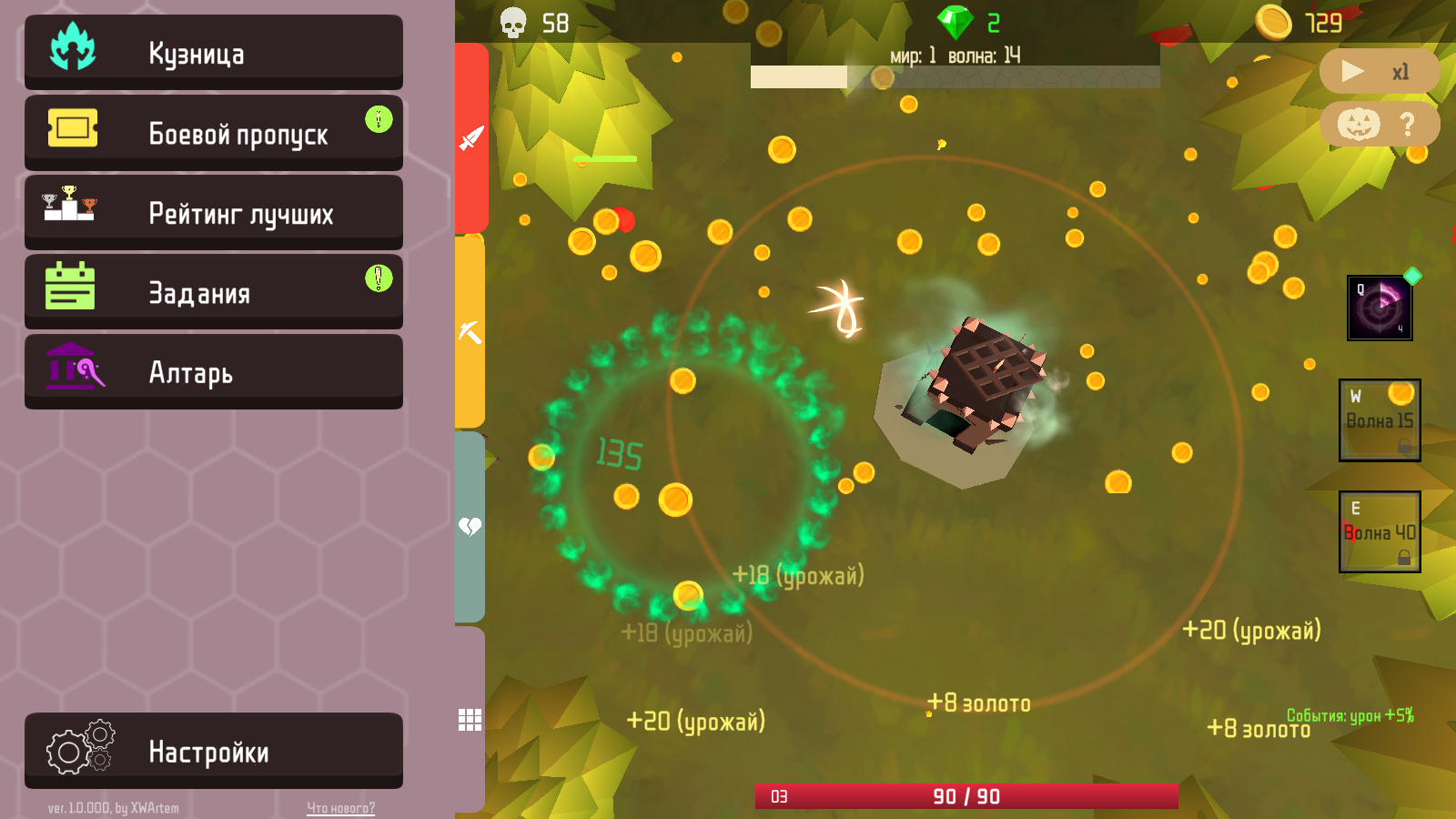Click the notification badge on Задания
The height and width of the screenshot is (819, 1456).
[x=379, y=278]
